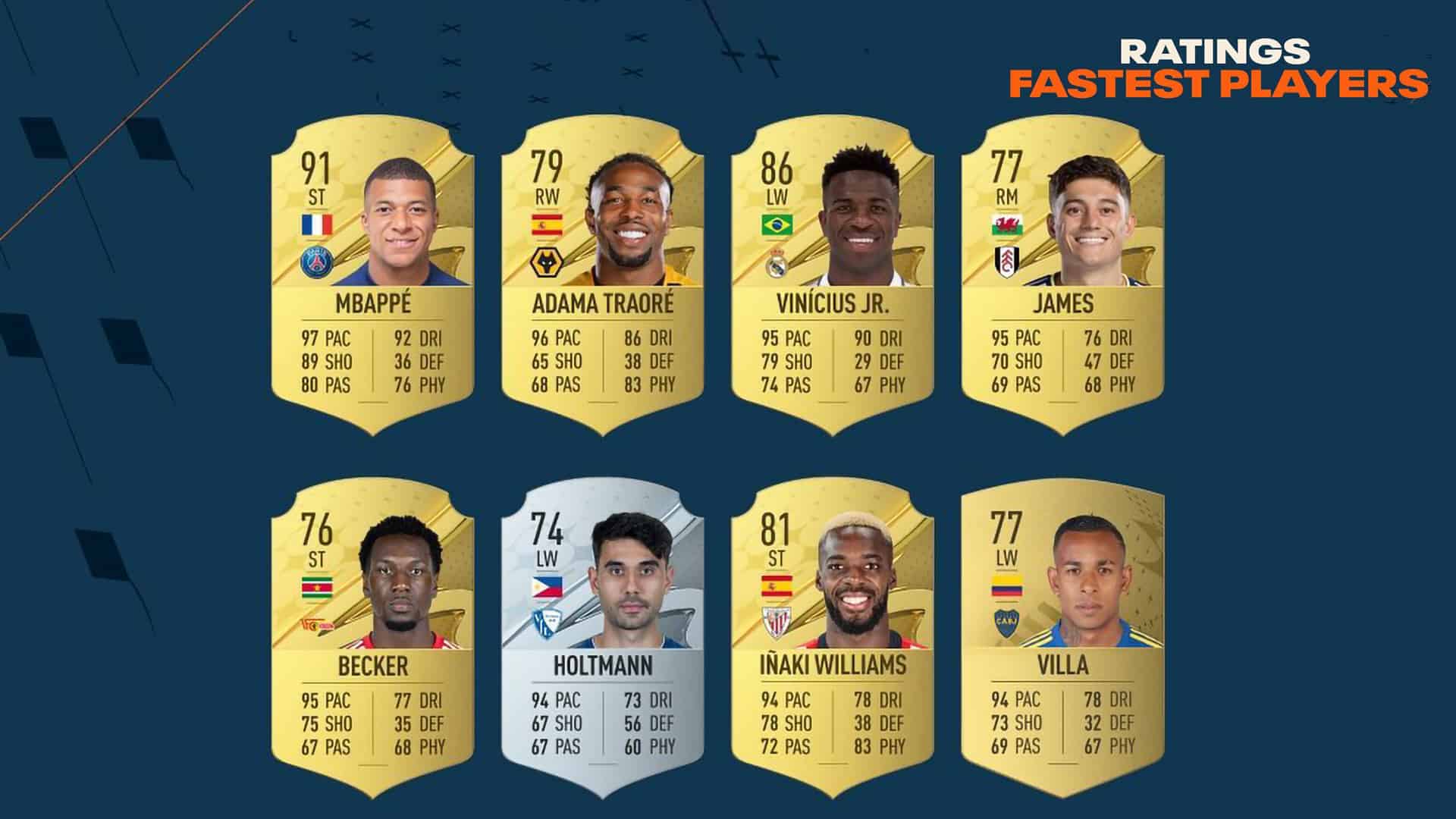Image resolution: width=1456 pixels, height=819 pixels.
Task: Open the James player card
Action: 1062,277
